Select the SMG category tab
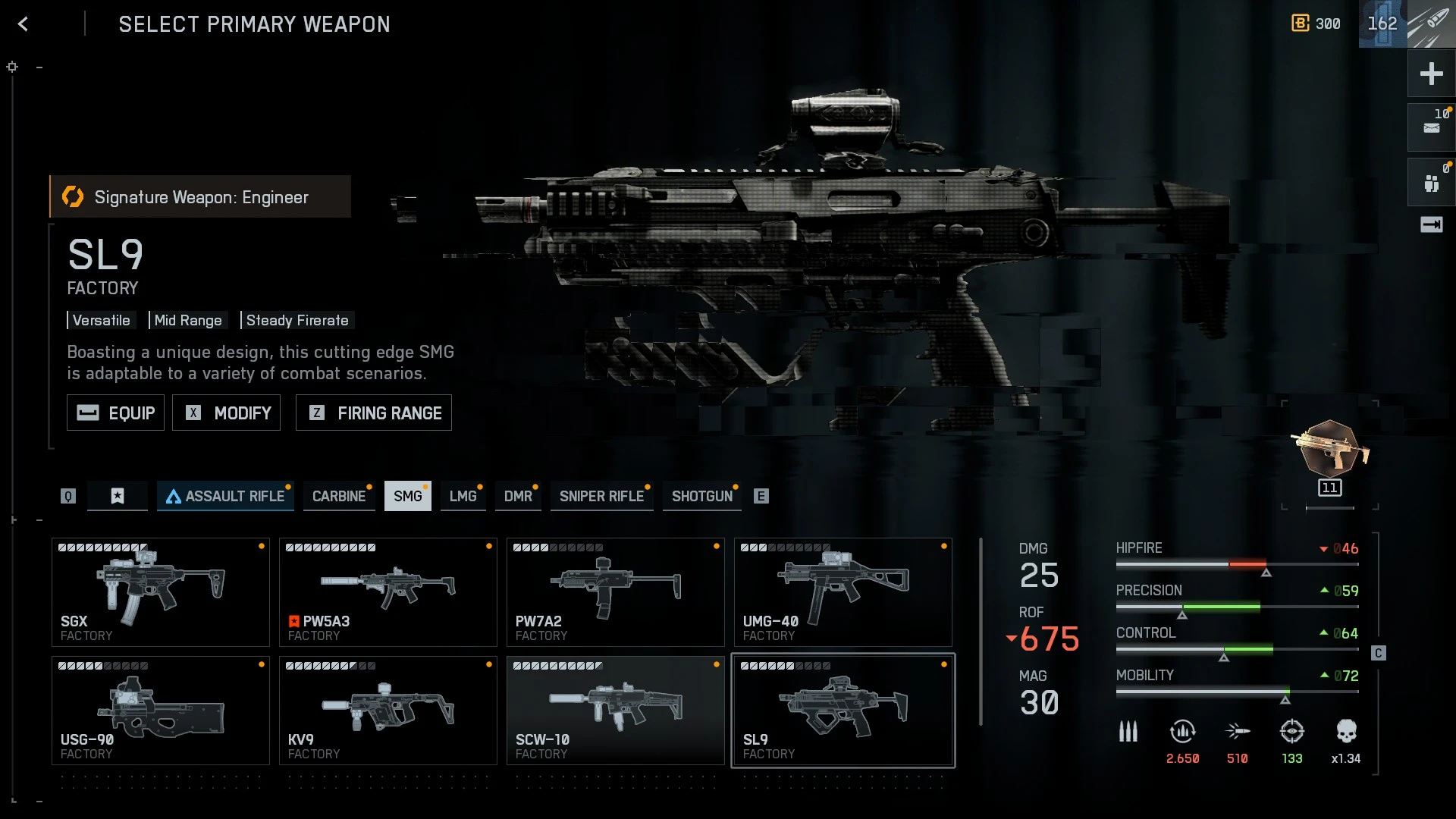The width and height of the screenshot is (1456, 819). point(407,496)
